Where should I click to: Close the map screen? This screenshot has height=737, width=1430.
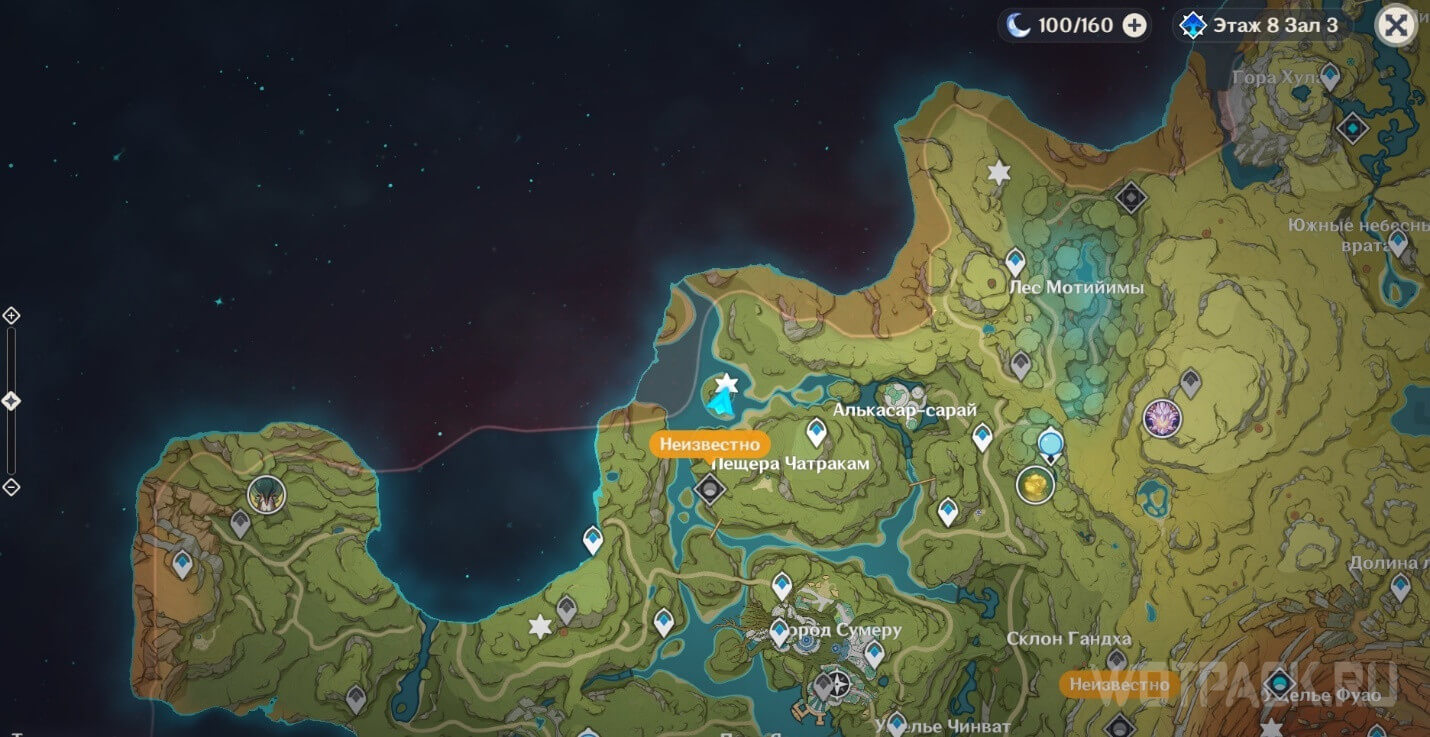click(1396, 25)
